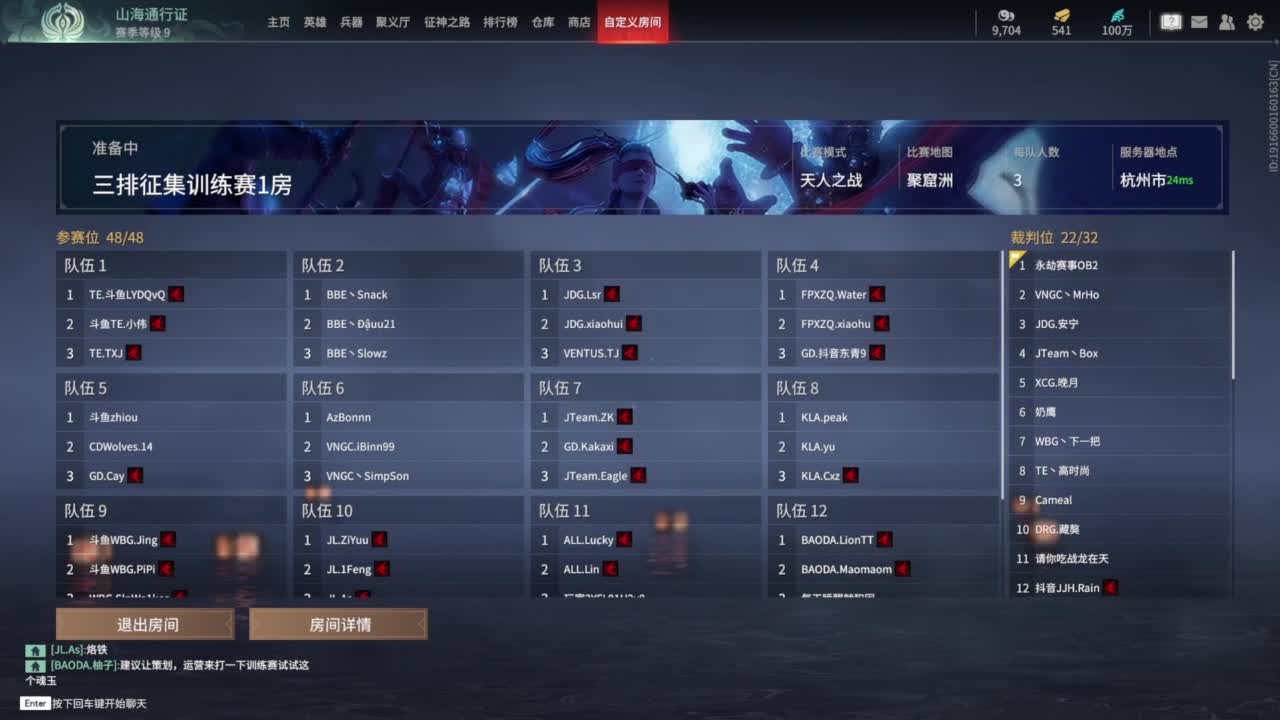Click the flame stream icon beside TE.斗鱼LYDQvQ
Screen dimensions: 1280x720
[x=176, y=293]
